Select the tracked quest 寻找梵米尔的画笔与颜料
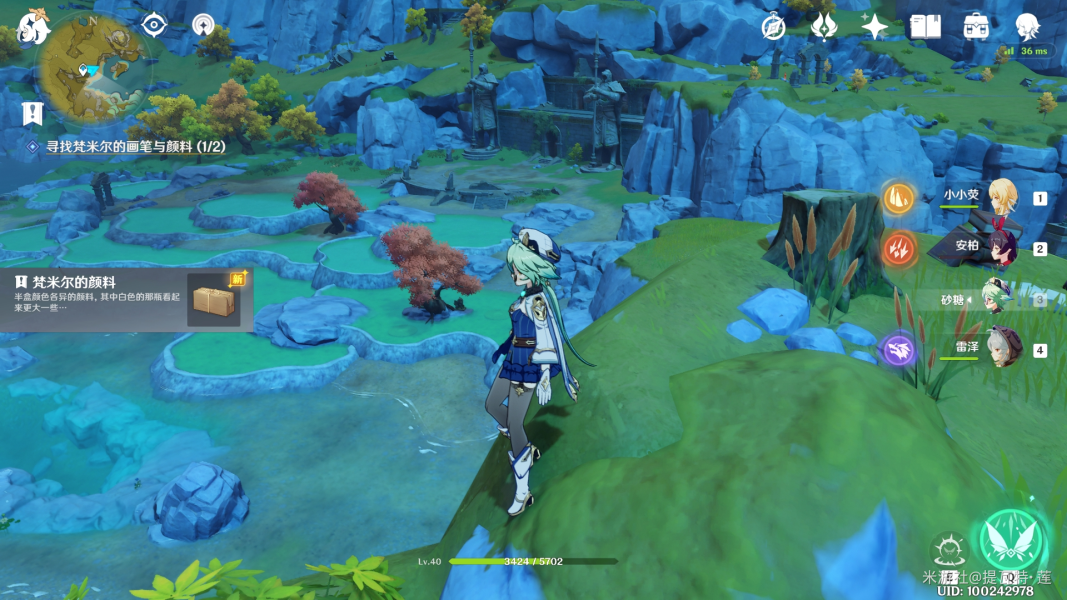1067x600 pixels. tap(135, 147)
